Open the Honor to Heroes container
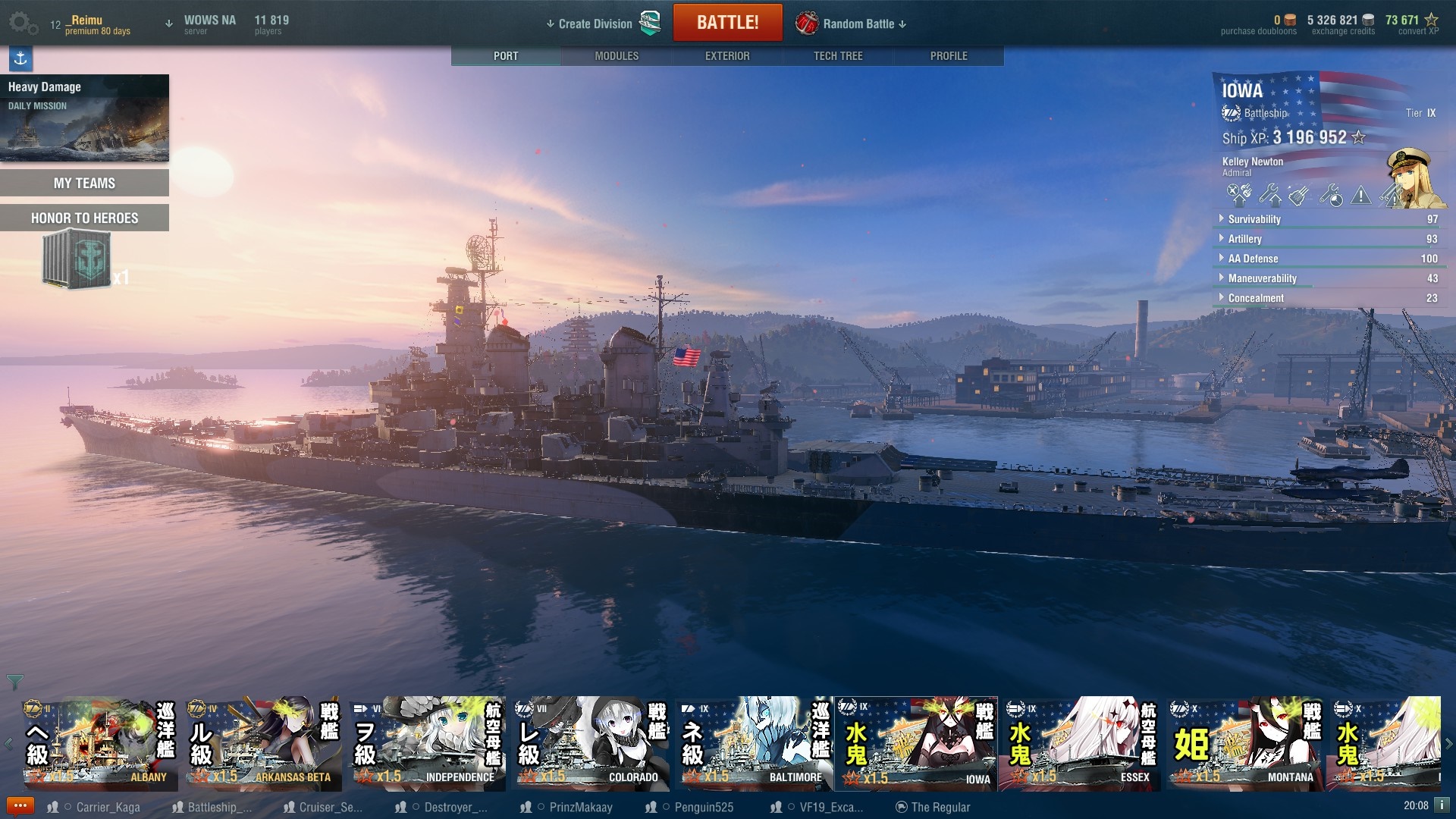 (x=77, y=260)
